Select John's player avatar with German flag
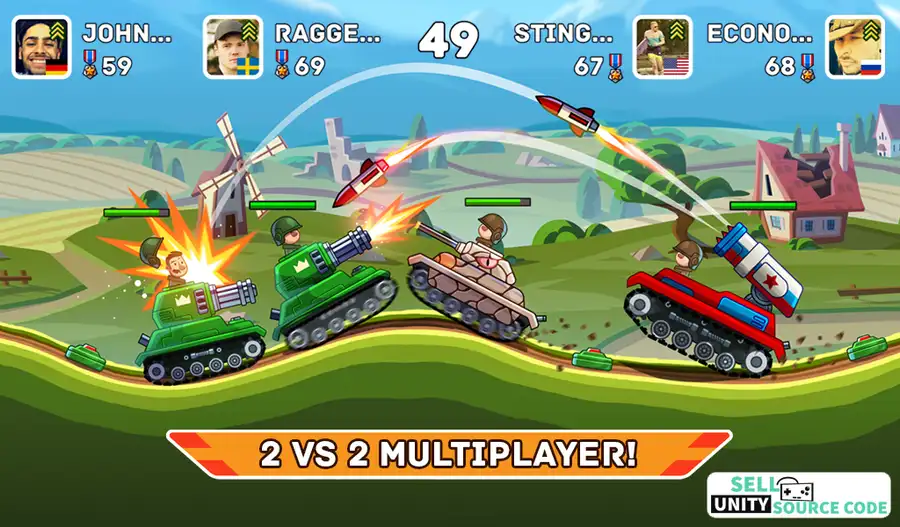 point(41,47)
